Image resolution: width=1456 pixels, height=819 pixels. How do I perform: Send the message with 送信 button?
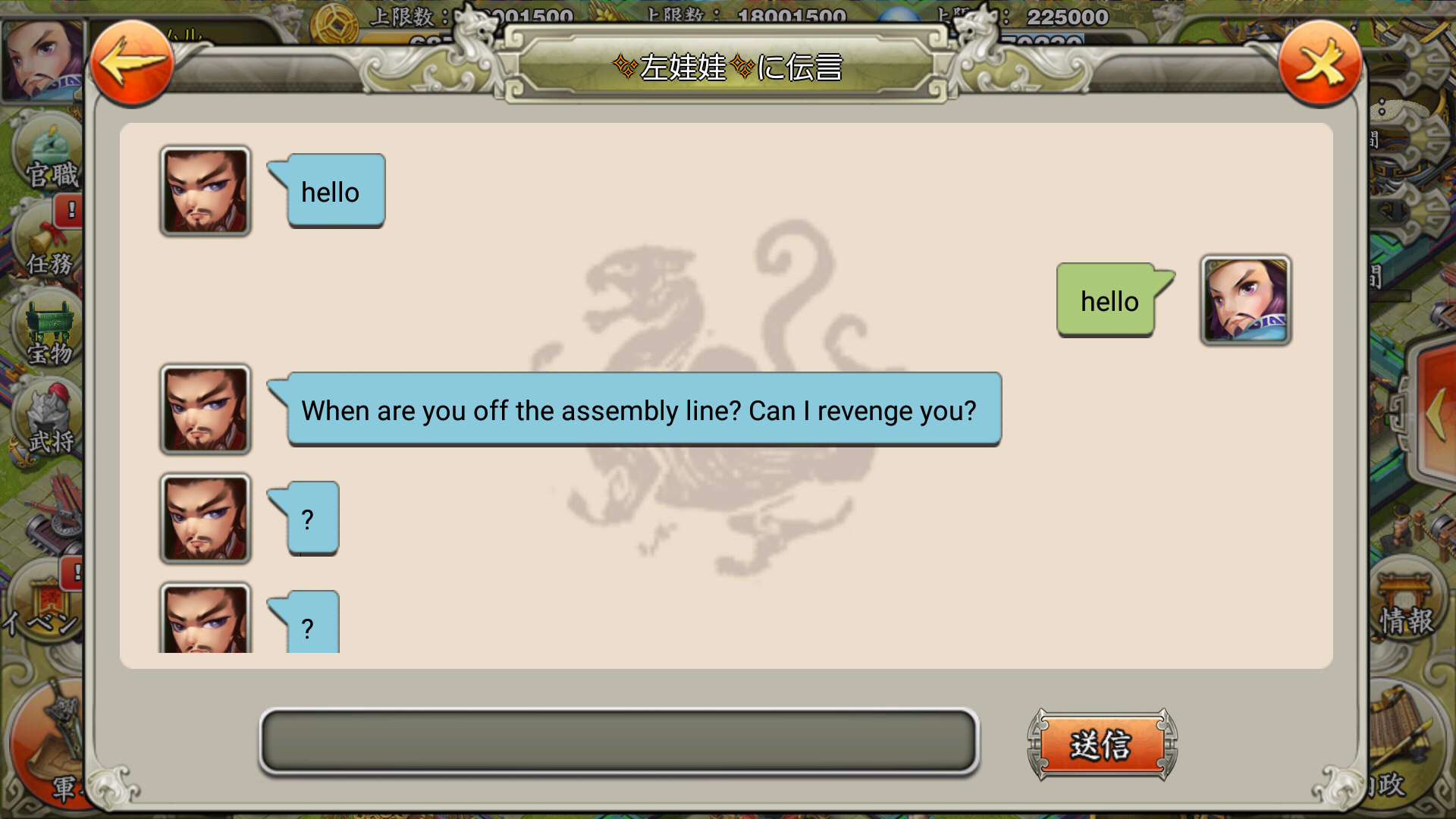pos(1102,745)
